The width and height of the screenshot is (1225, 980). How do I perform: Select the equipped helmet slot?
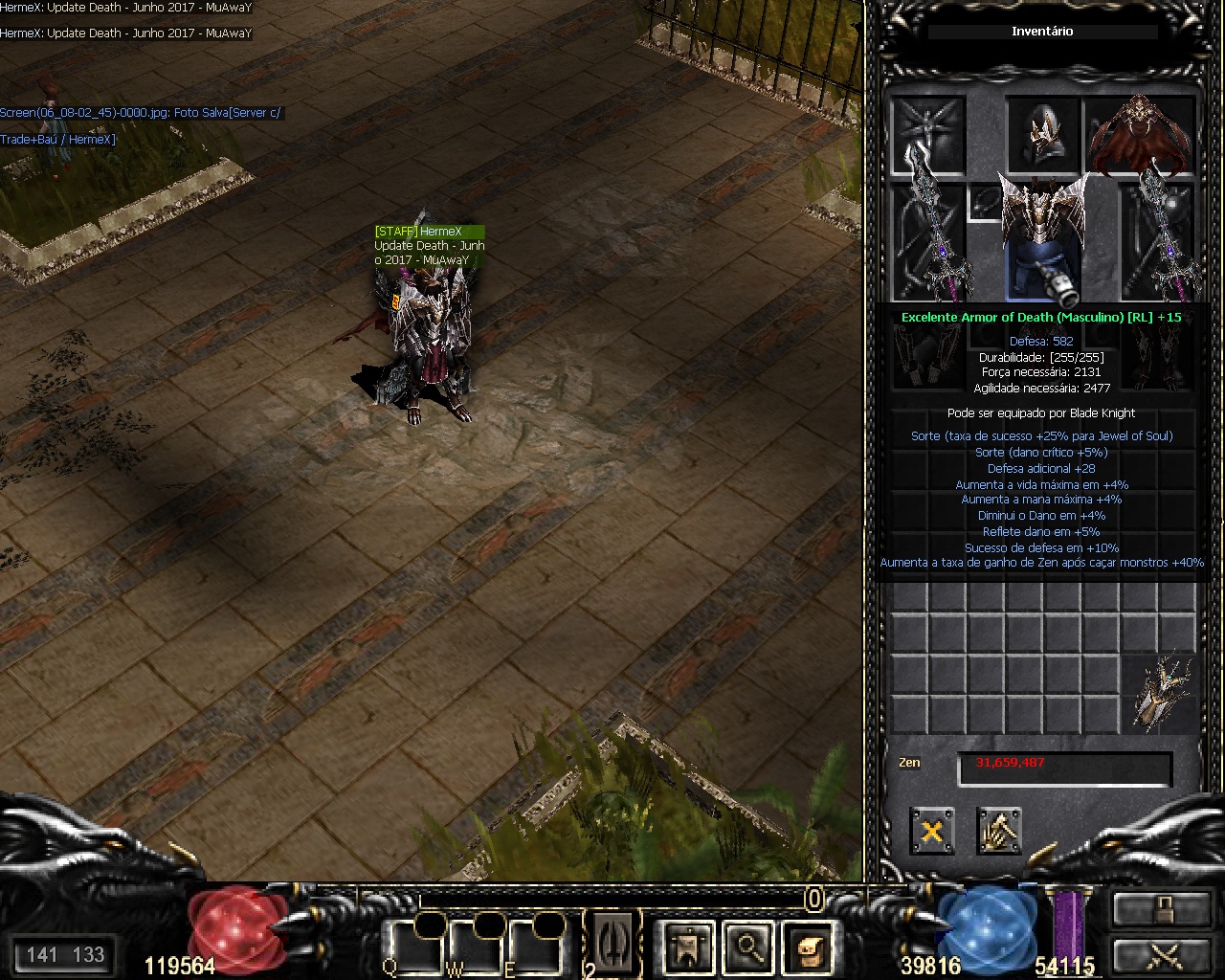pyautogui.click(x=1042, y=134)
